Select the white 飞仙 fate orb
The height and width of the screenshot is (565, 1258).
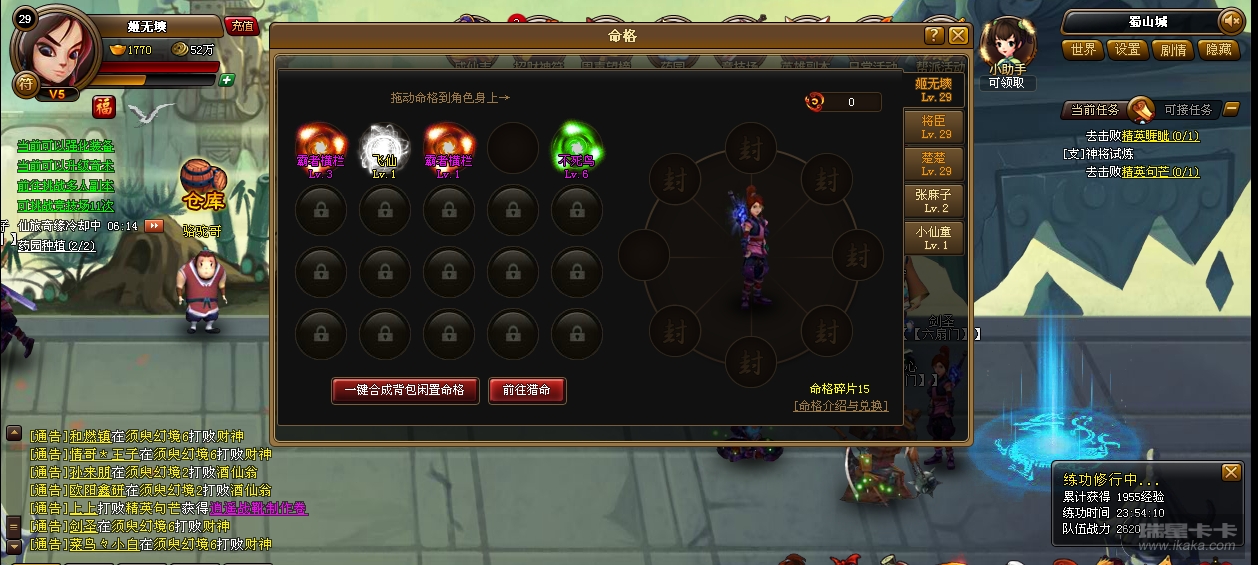(385, 146)
